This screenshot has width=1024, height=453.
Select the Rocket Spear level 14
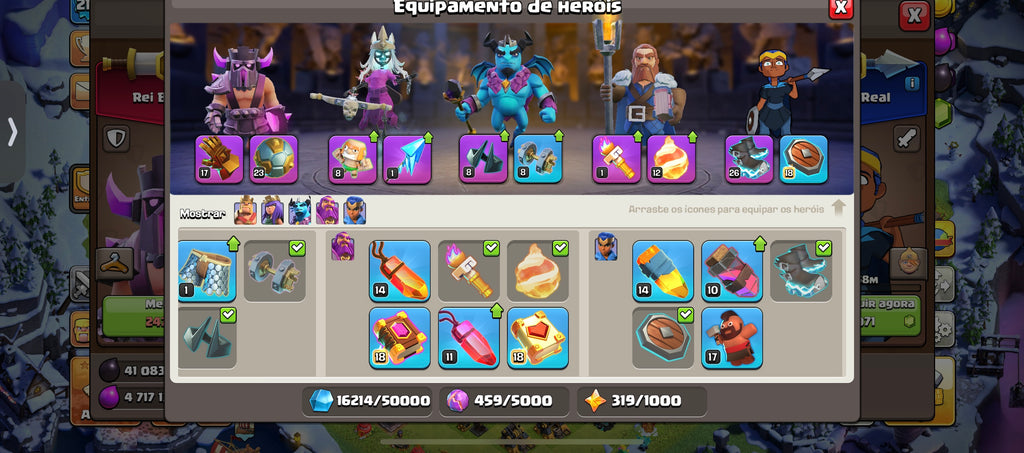pos(663,271)
